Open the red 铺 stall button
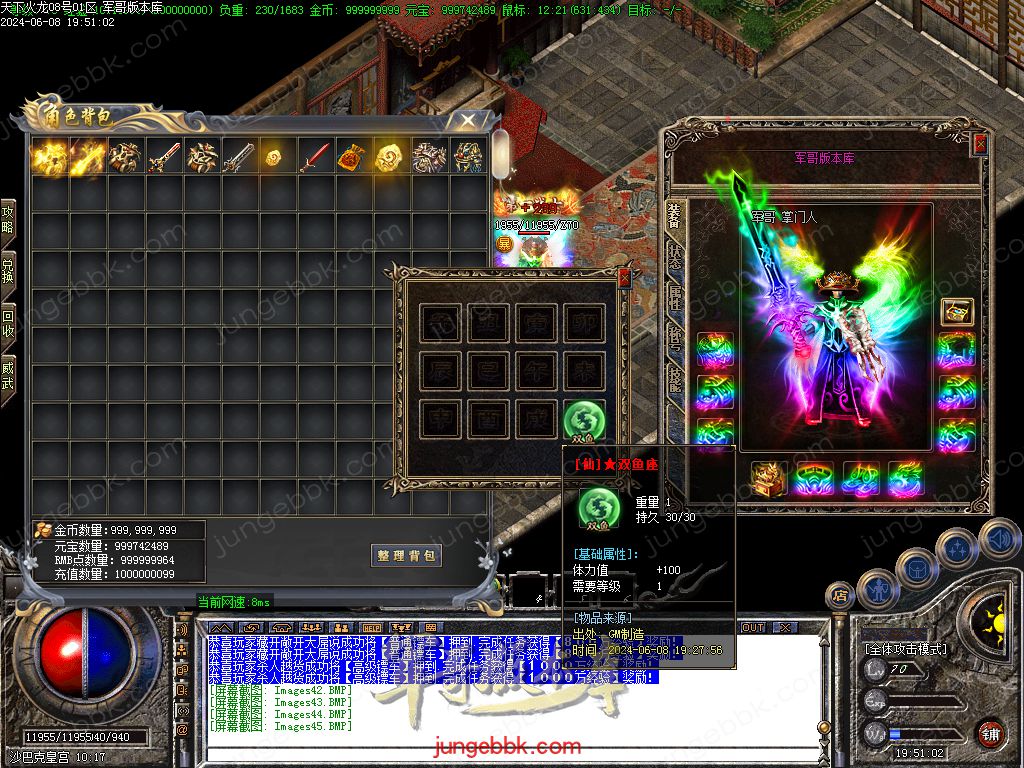 tap(990, 735)
